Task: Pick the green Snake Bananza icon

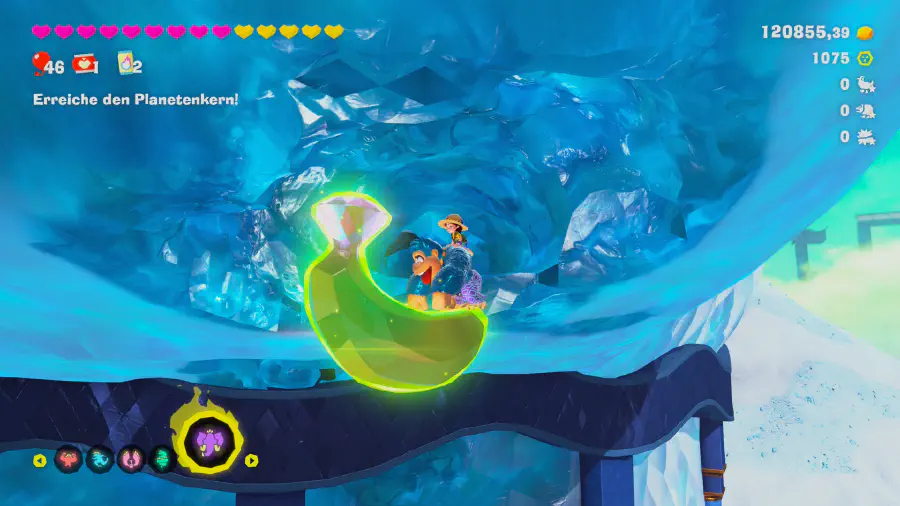Action: point(162,460)
